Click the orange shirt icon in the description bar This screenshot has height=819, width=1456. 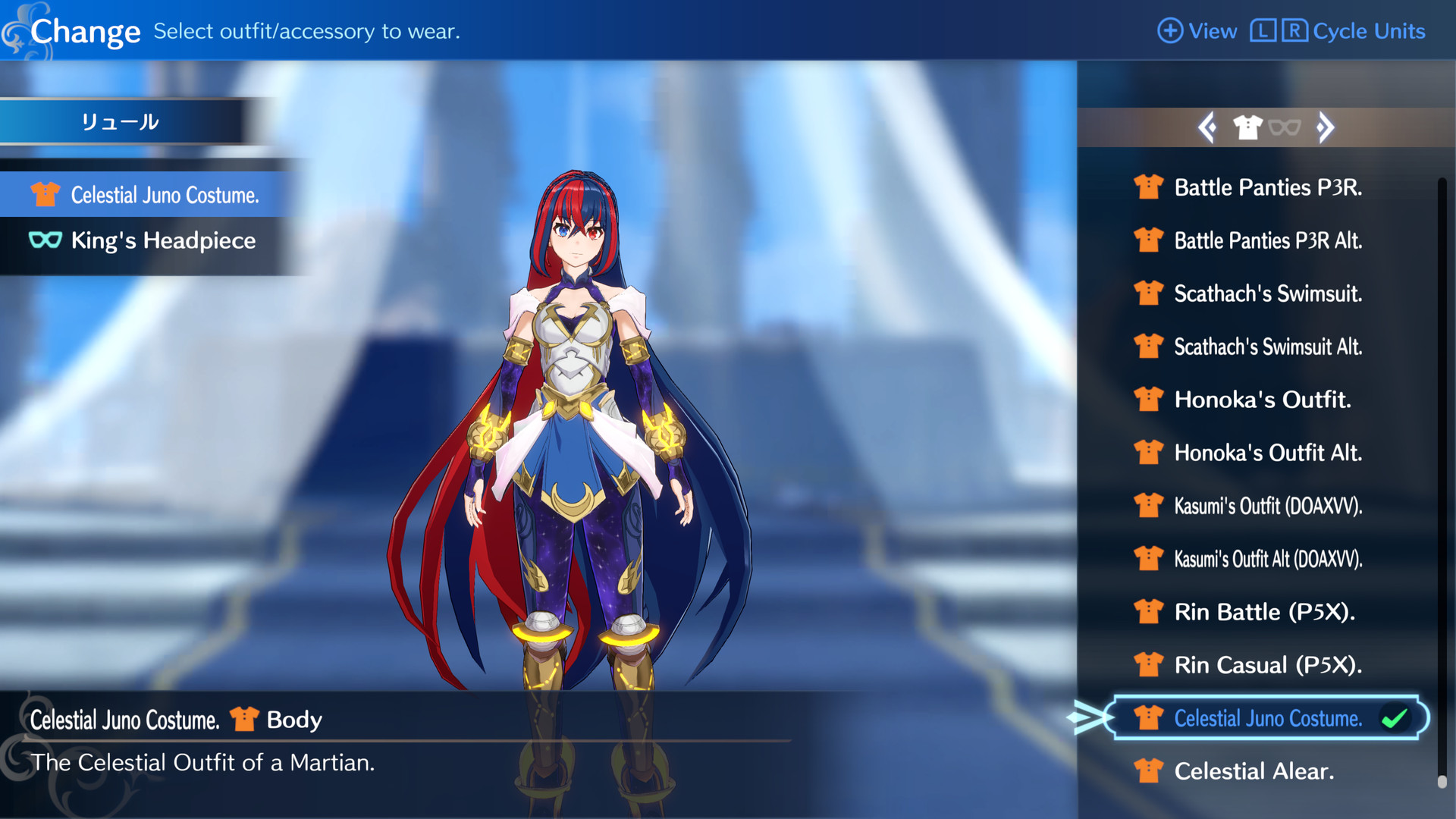[x=243, y=719]
